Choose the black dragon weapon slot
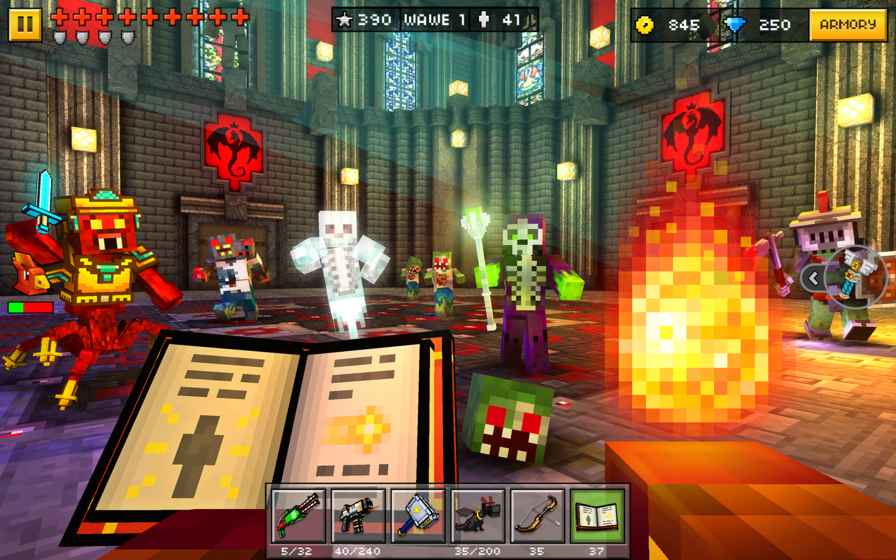 pos(478,515)
